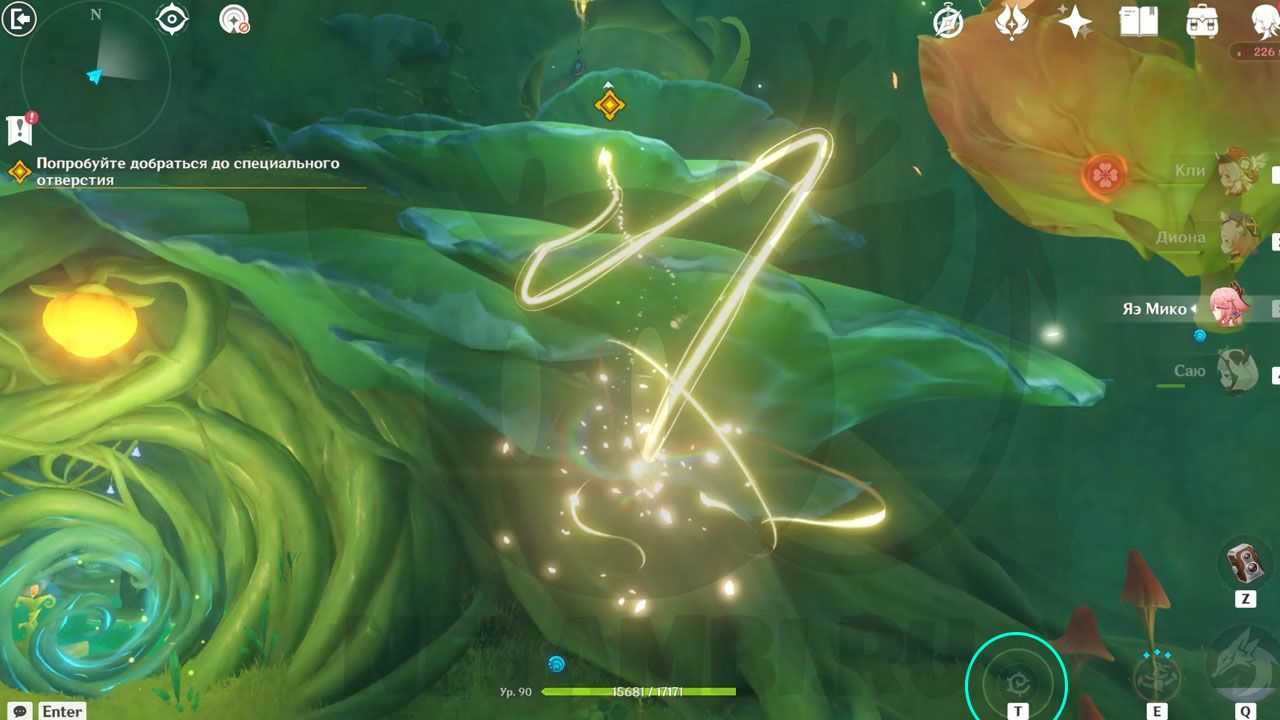
Task: Click the exit arrow button
Action: click(19, 19)
